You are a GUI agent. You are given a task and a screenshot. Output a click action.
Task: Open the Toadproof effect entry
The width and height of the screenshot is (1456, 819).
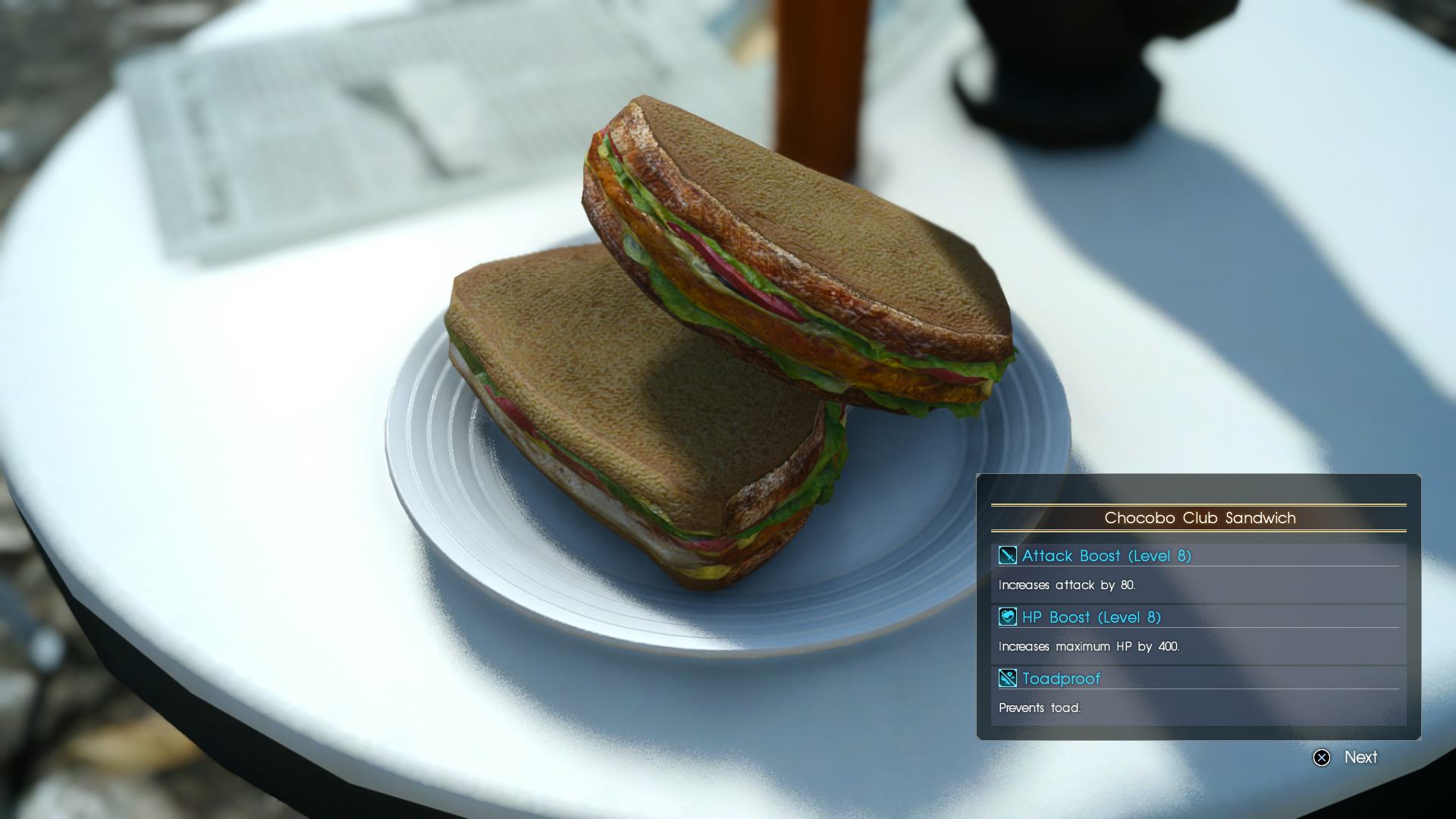coord(1061,679)
